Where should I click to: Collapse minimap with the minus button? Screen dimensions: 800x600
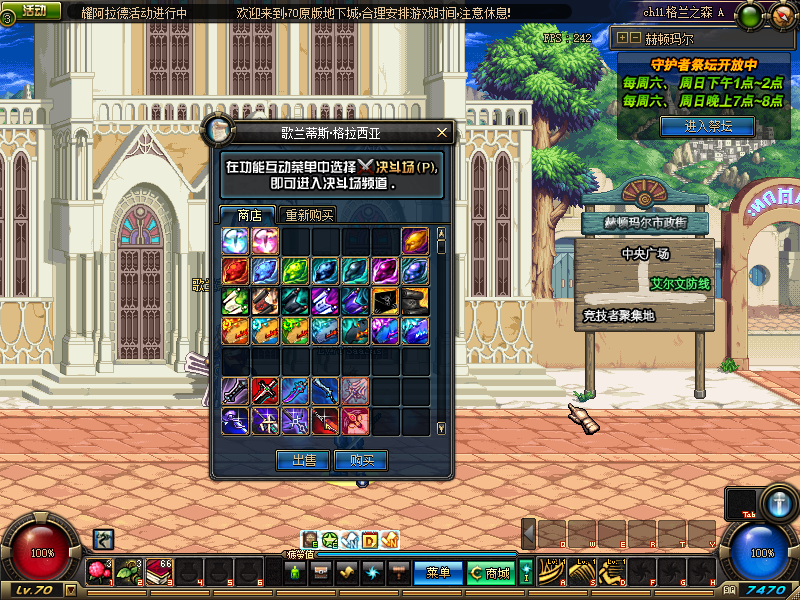(x=635, y=39)
